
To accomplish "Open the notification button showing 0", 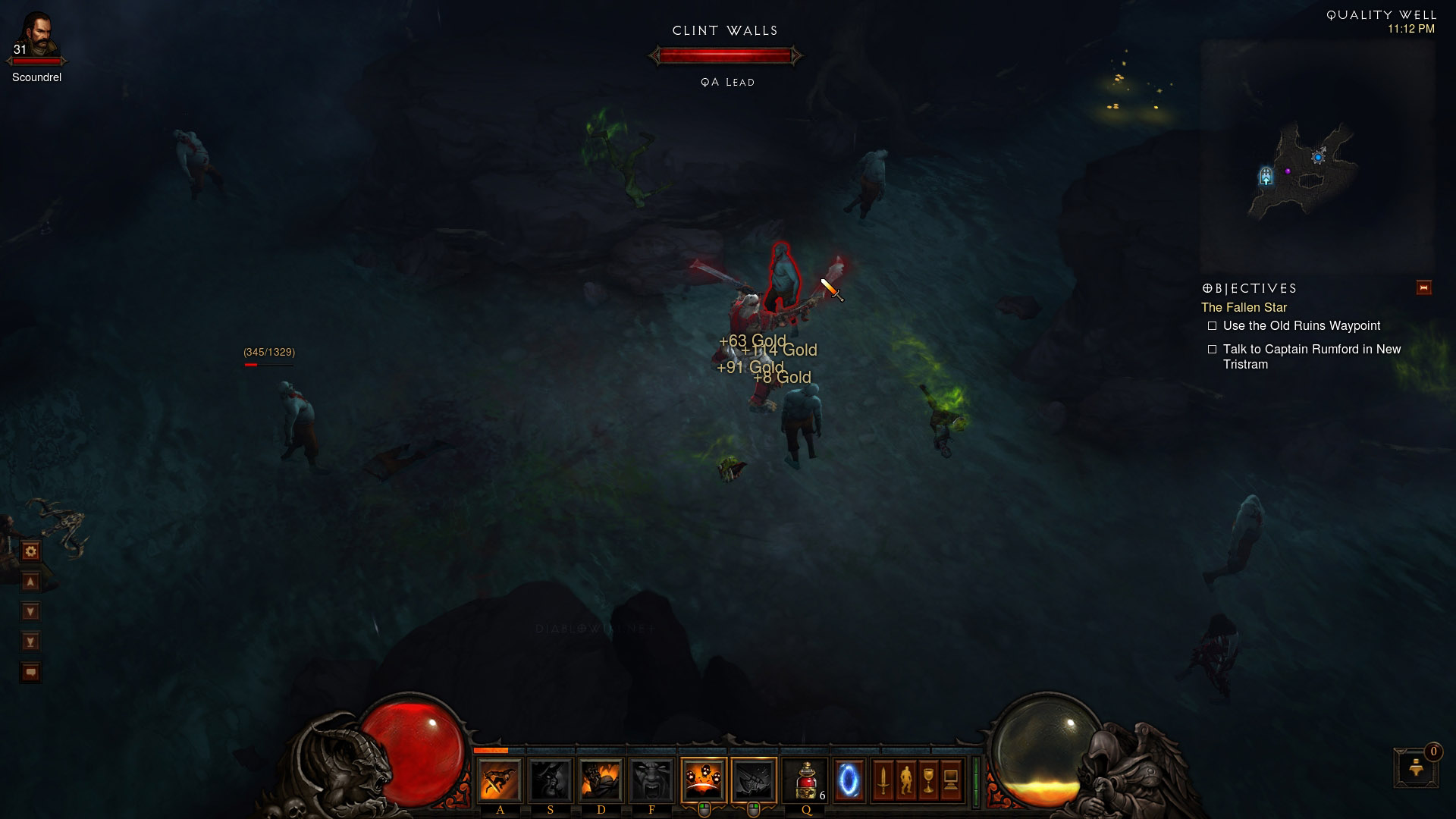I will click(1415, 767).
